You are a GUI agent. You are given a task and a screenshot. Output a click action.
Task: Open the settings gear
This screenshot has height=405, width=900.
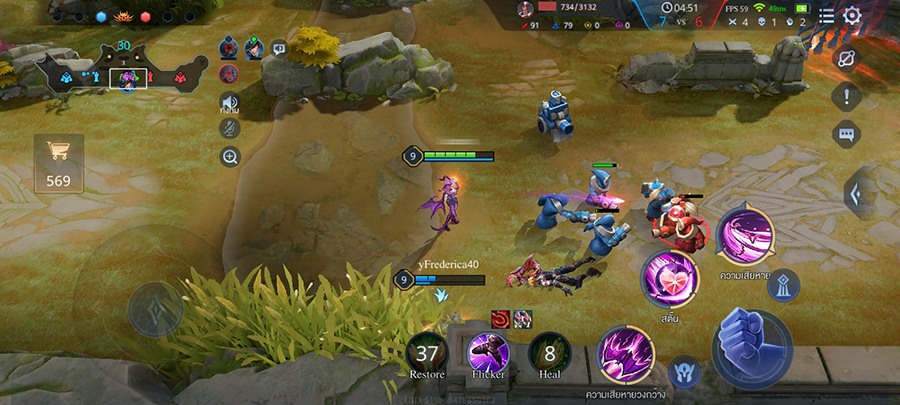[852, 15]
